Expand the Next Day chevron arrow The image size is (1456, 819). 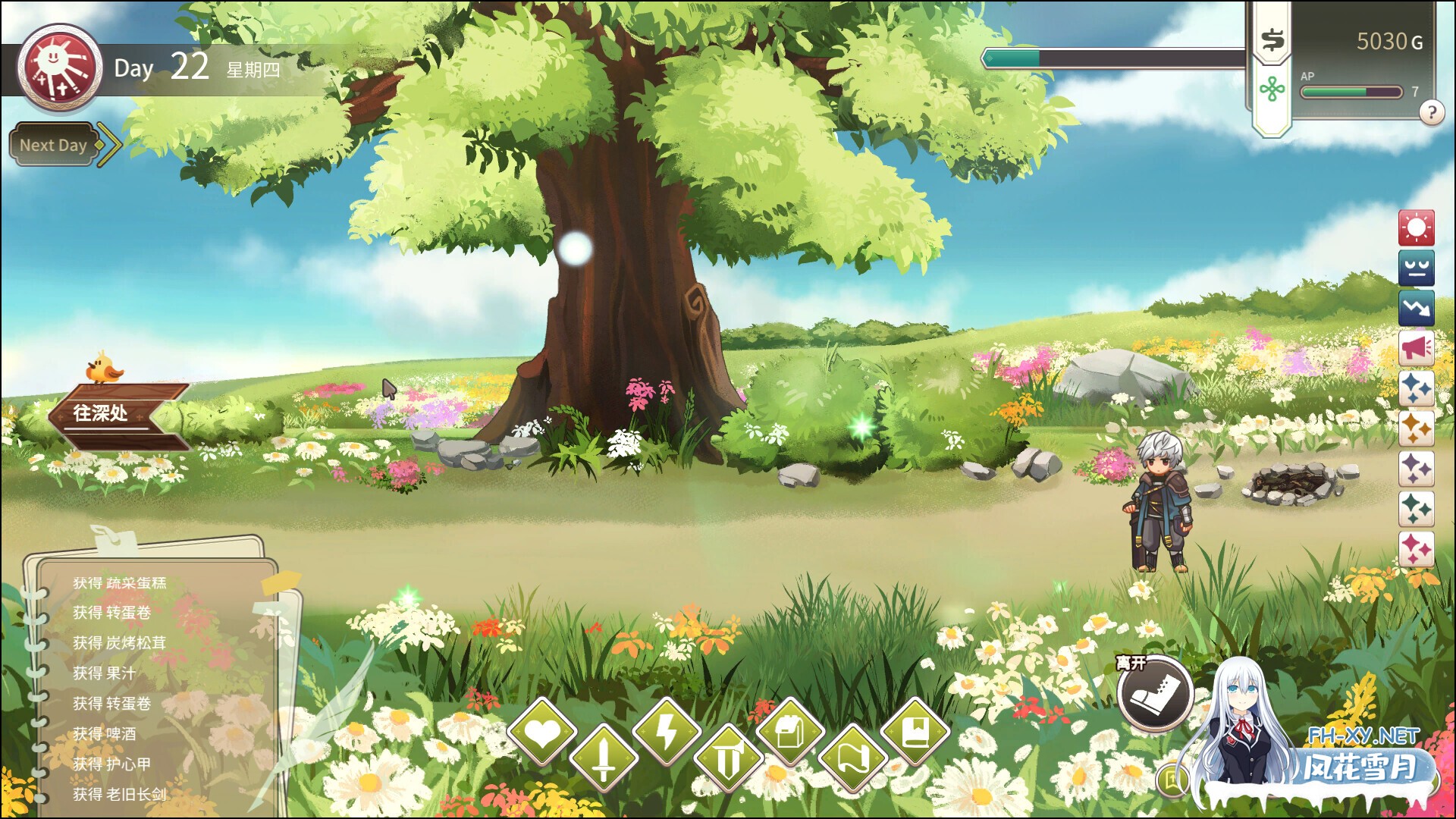[108, 144]
